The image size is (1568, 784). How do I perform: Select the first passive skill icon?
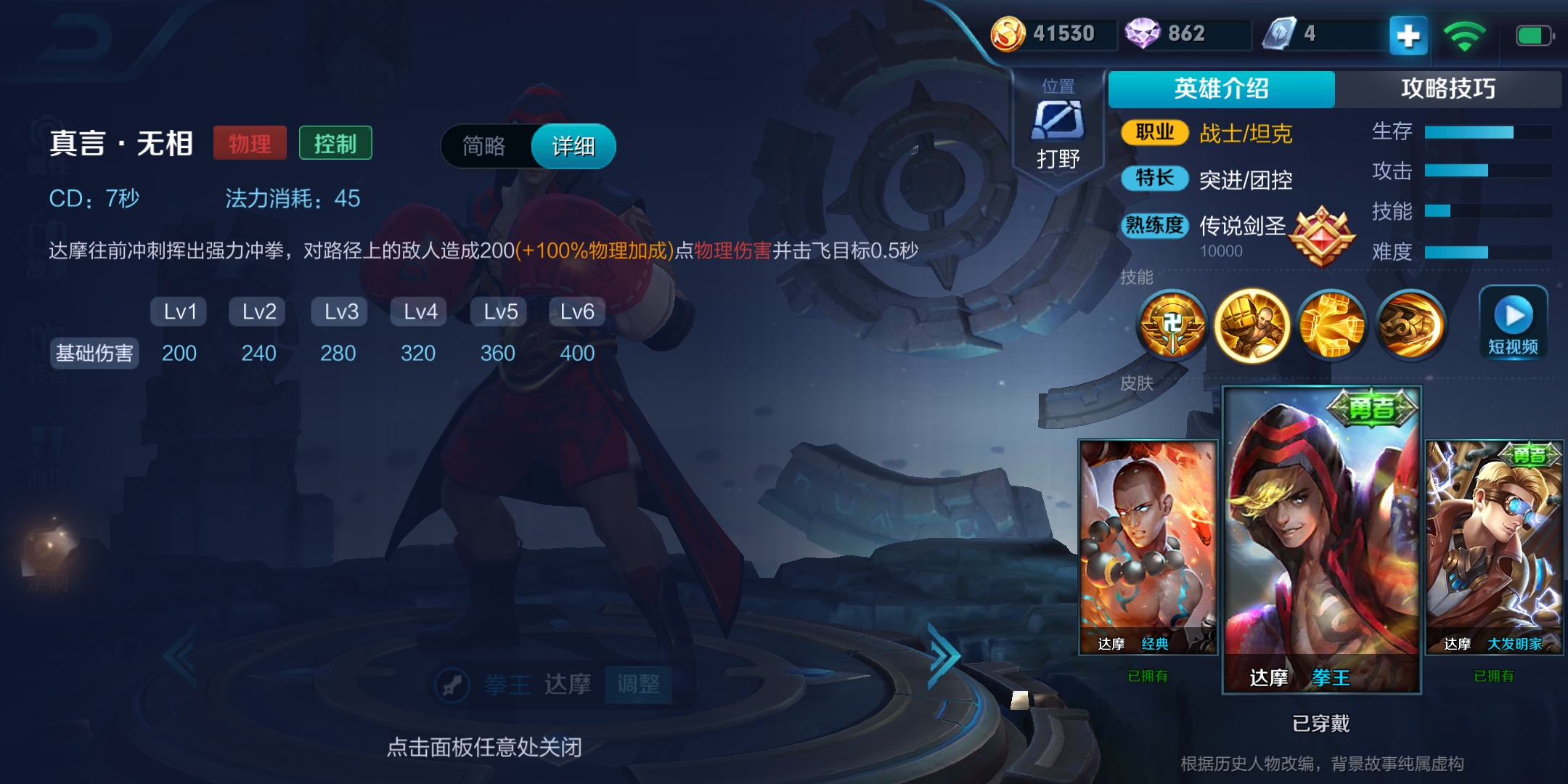[x=1172, y=324]
